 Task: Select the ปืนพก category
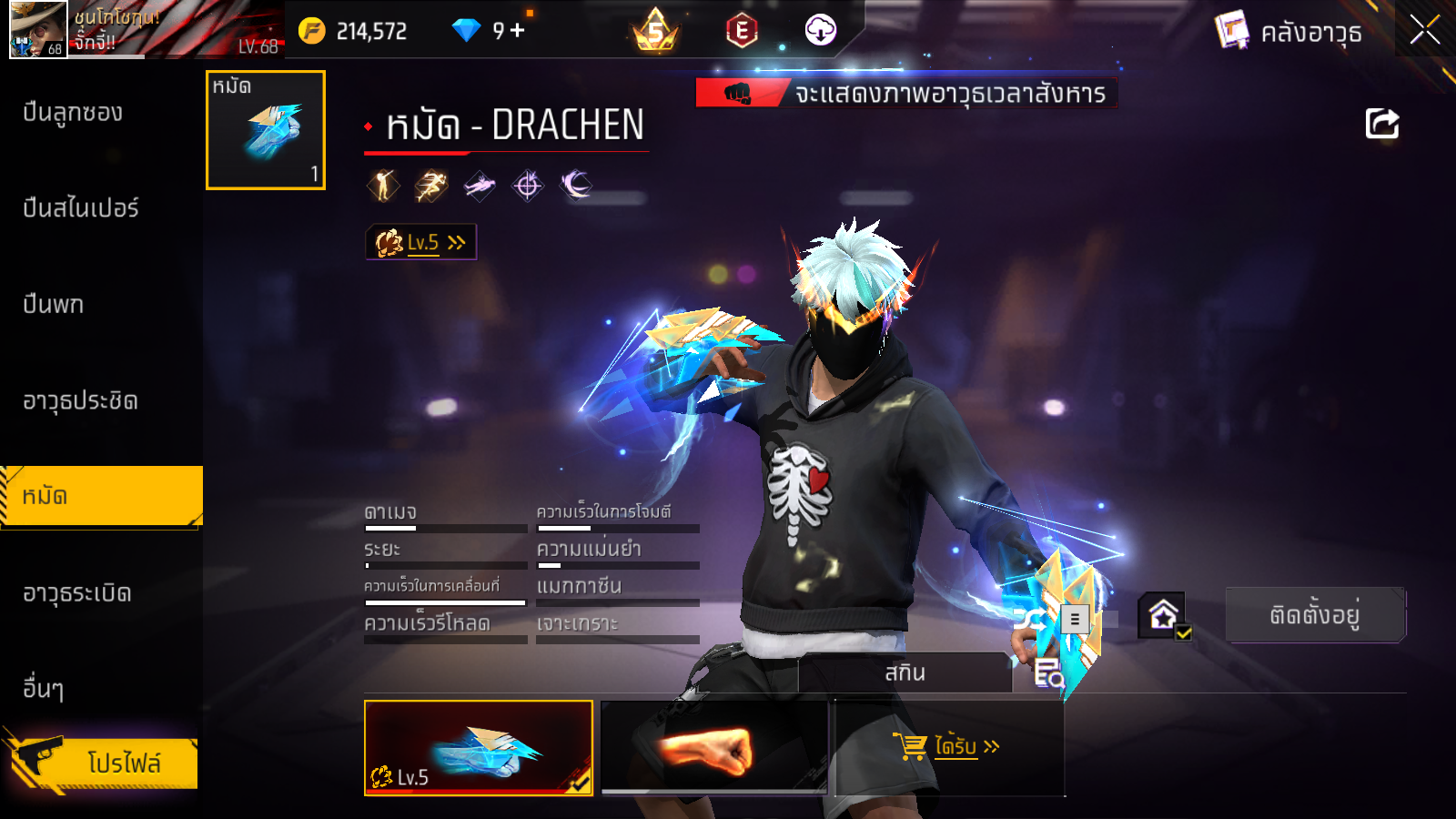coord(53,305)
